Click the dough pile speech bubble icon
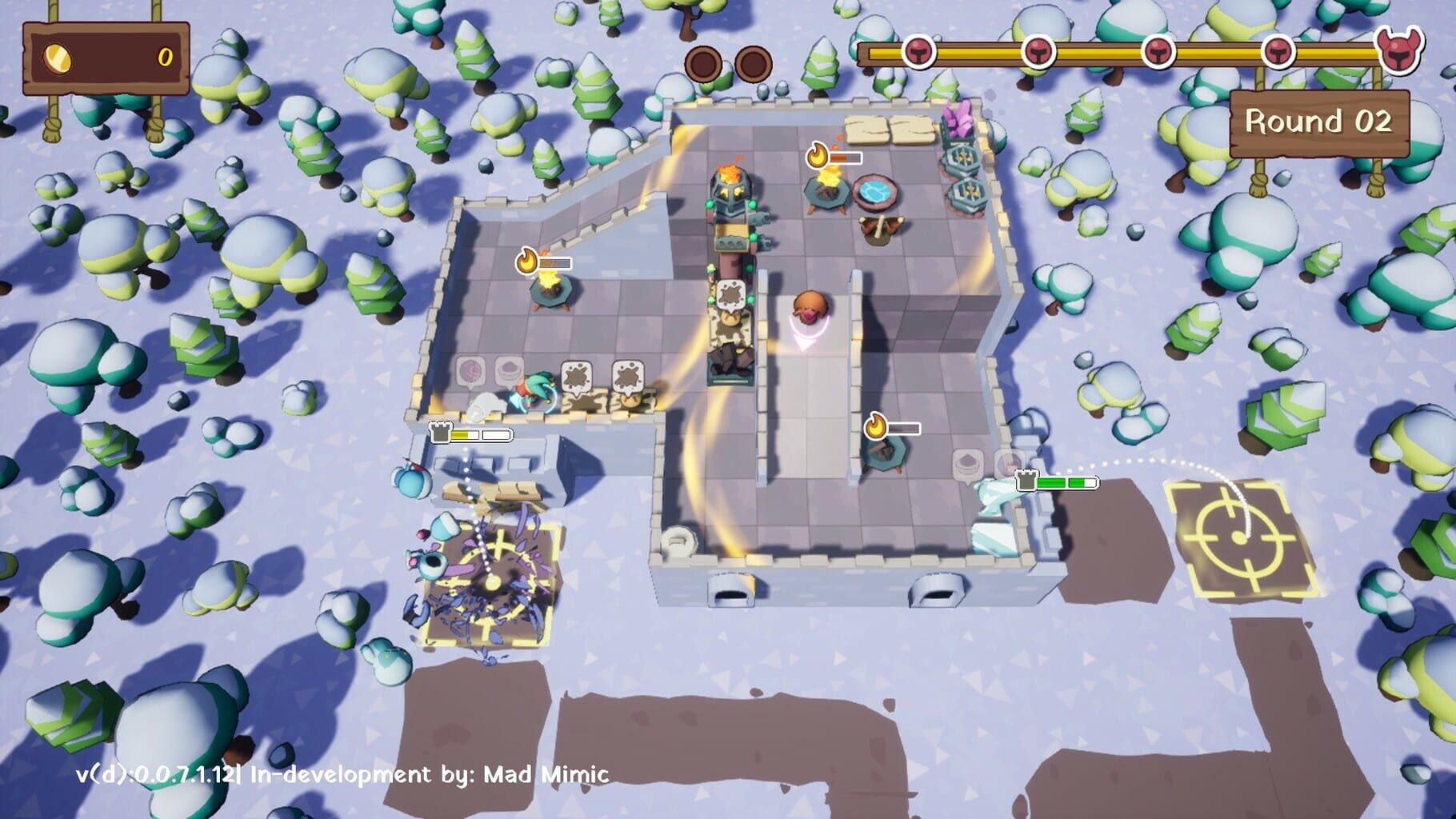Viewport: 1456px width, 819px height. point(509,370)
